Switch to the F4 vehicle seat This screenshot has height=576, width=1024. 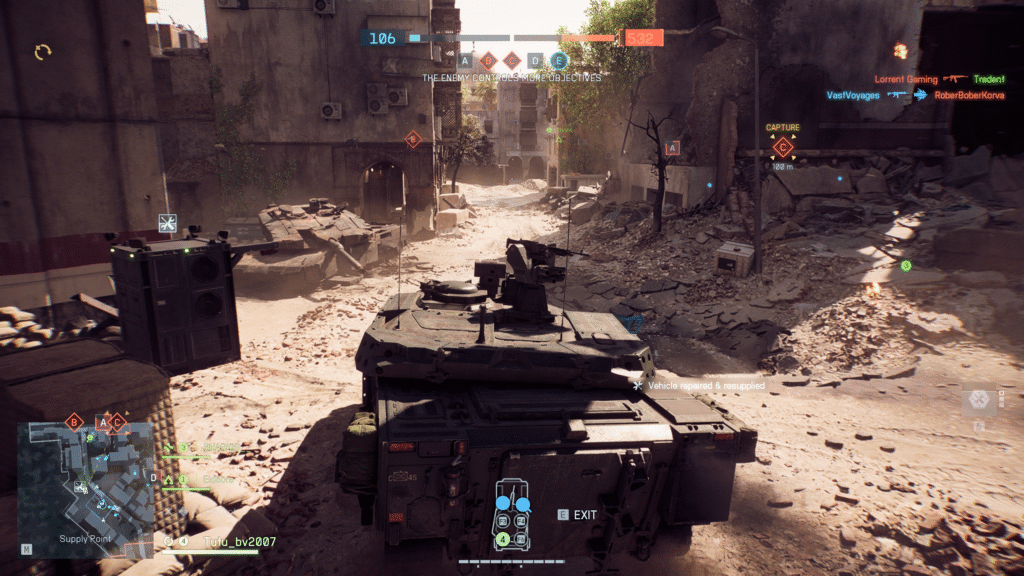click(x=520, y=522)
